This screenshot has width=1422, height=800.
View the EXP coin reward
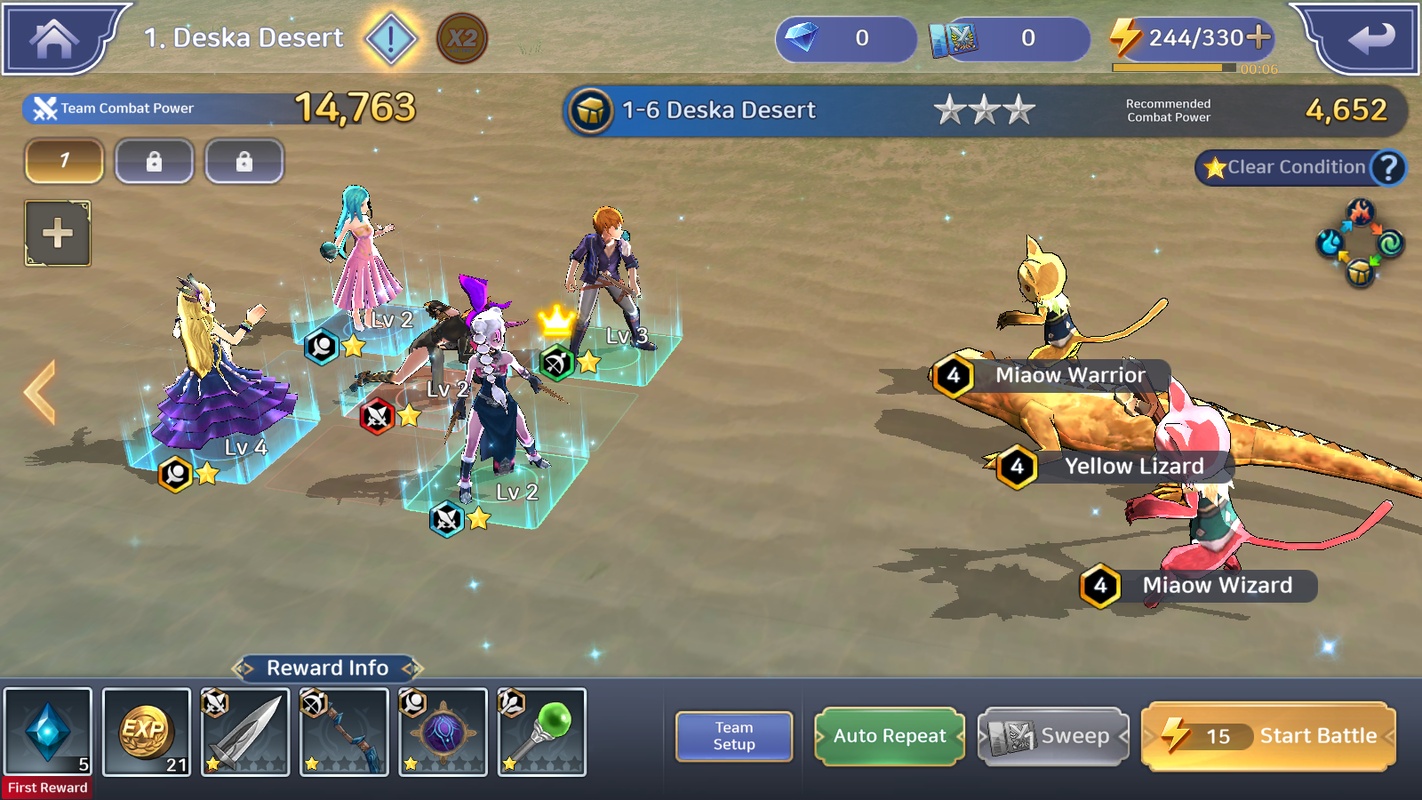146,732
